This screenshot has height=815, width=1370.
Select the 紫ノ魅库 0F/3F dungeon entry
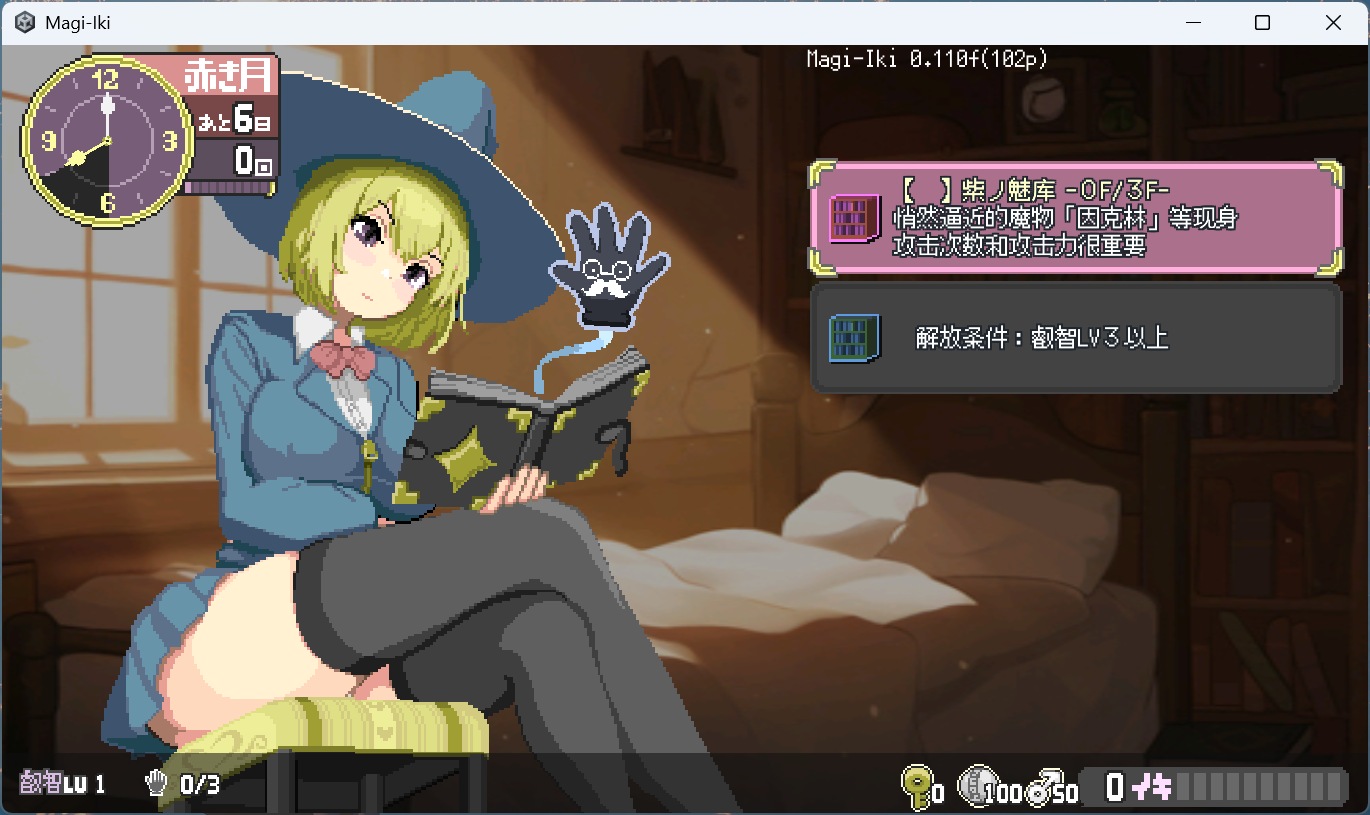tap(1075, 218)
